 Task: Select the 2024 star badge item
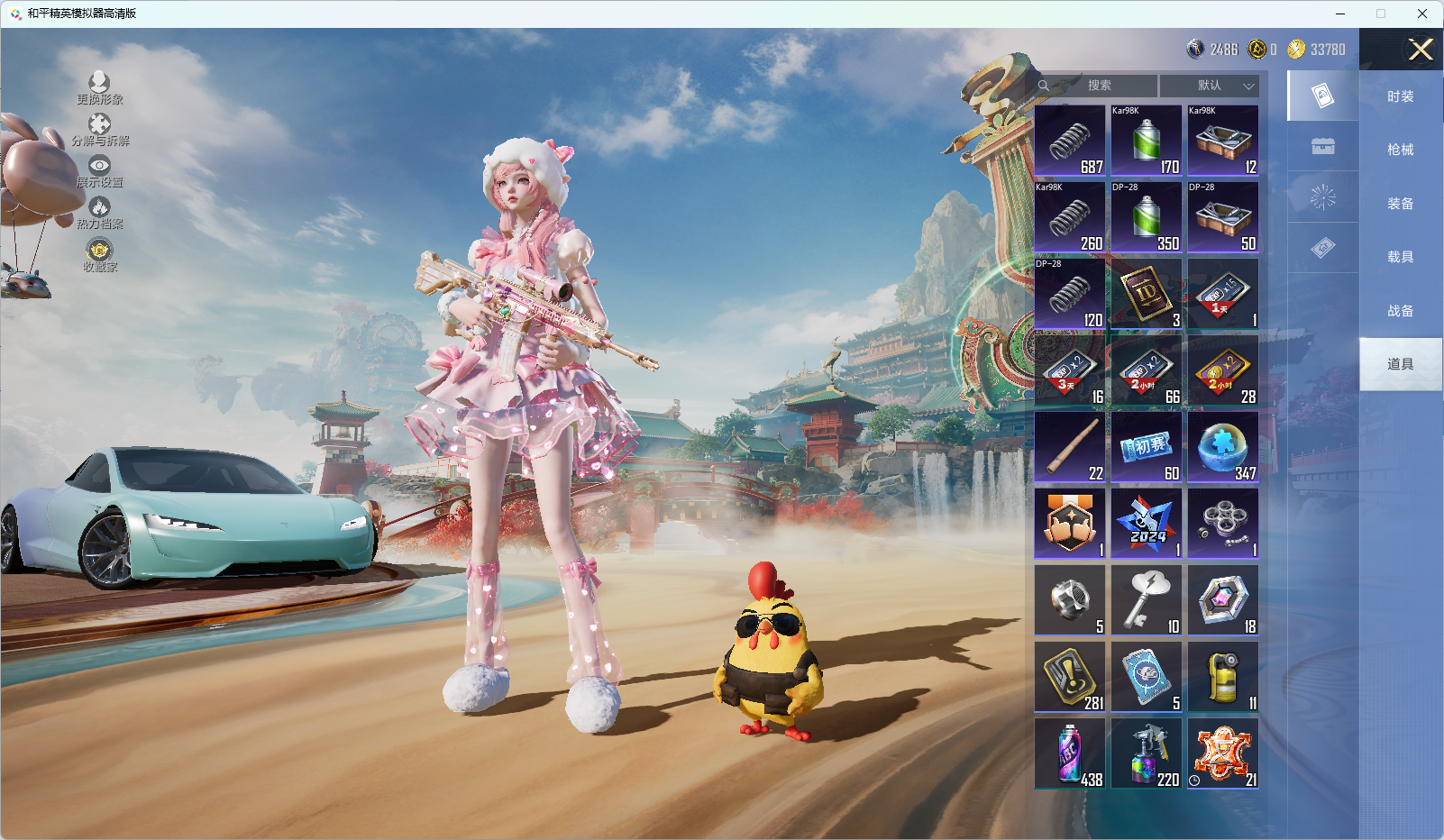coord(1147,524)
